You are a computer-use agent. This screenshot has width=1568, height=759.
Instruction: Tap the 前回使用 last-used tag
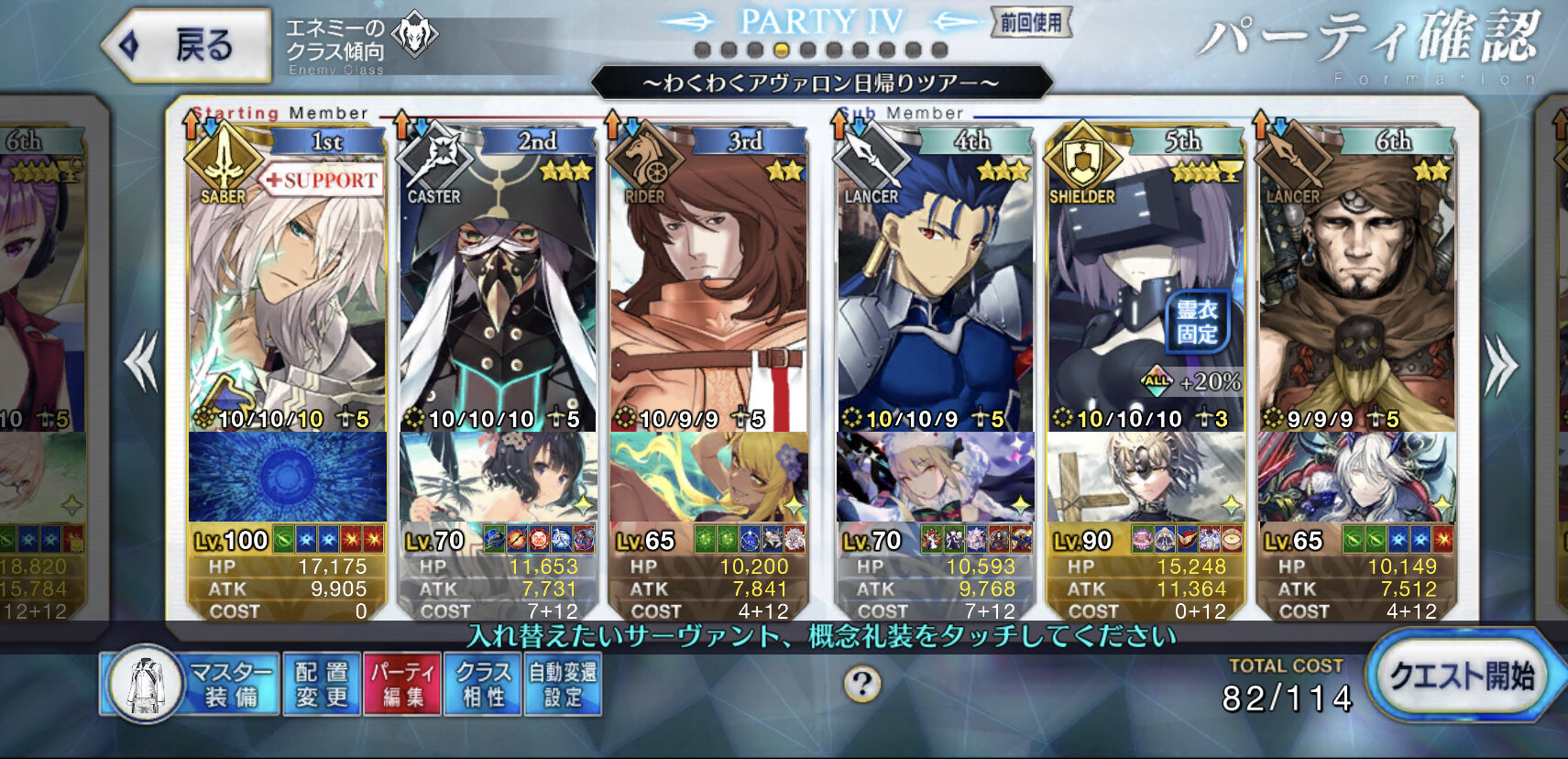click(x=1031, y=23)
